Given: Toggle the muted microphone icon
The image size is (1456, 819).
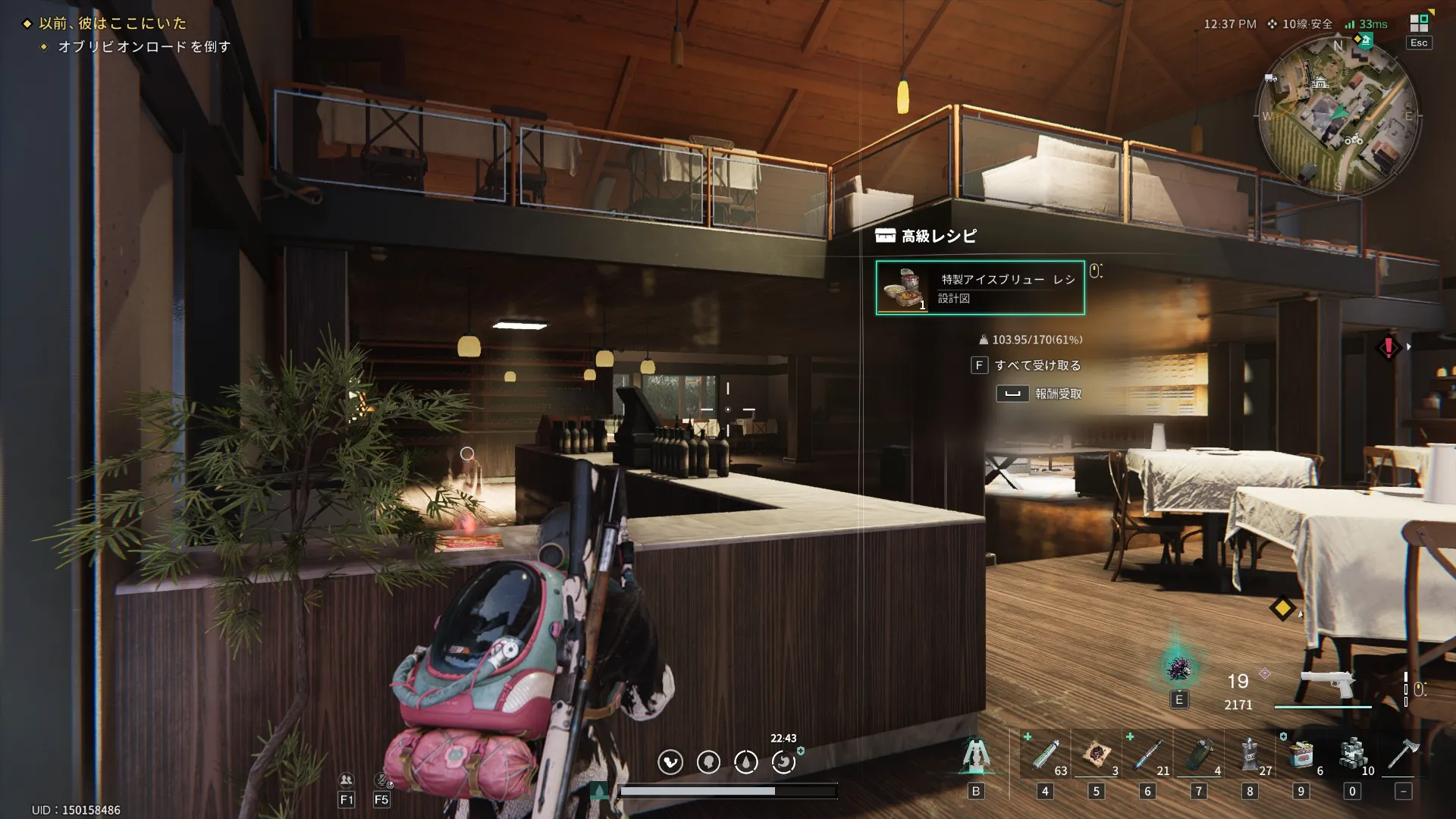Looking at the screenshot, I should click(x=381, y=780).
